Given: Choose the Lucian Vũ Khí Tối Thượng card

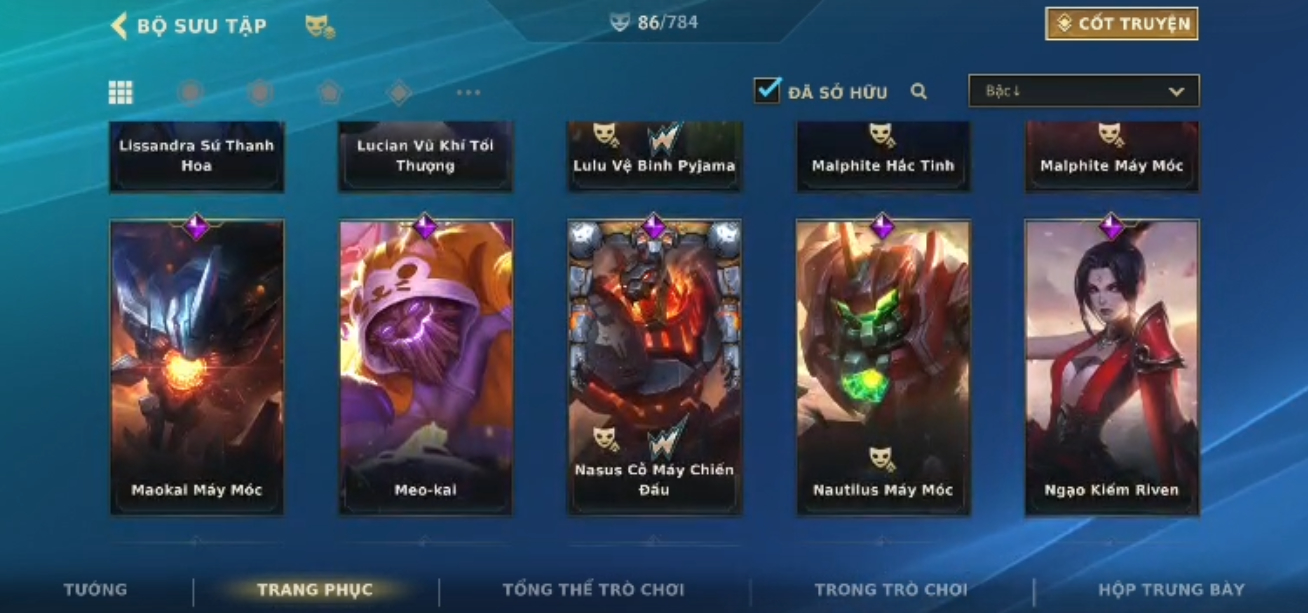Looking at the screenshot, I should [426, 156].
